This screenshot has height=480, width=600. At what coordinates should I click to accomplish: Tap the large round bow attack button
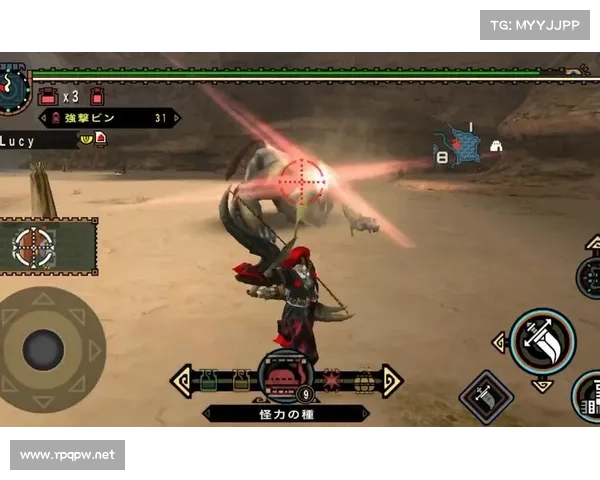[542, 340]
